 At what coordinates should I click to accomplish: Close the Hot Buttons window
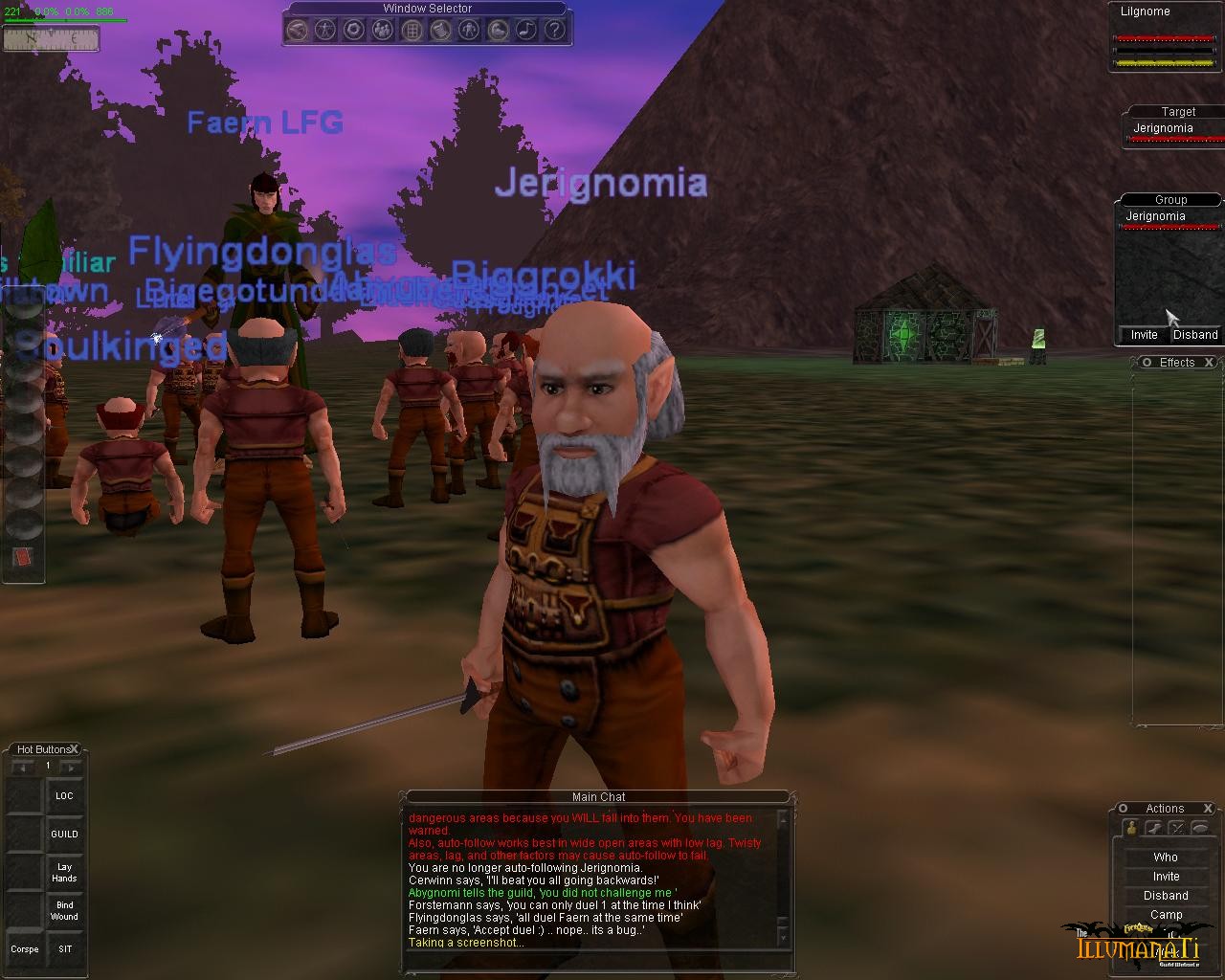click(x=74, y=749)
